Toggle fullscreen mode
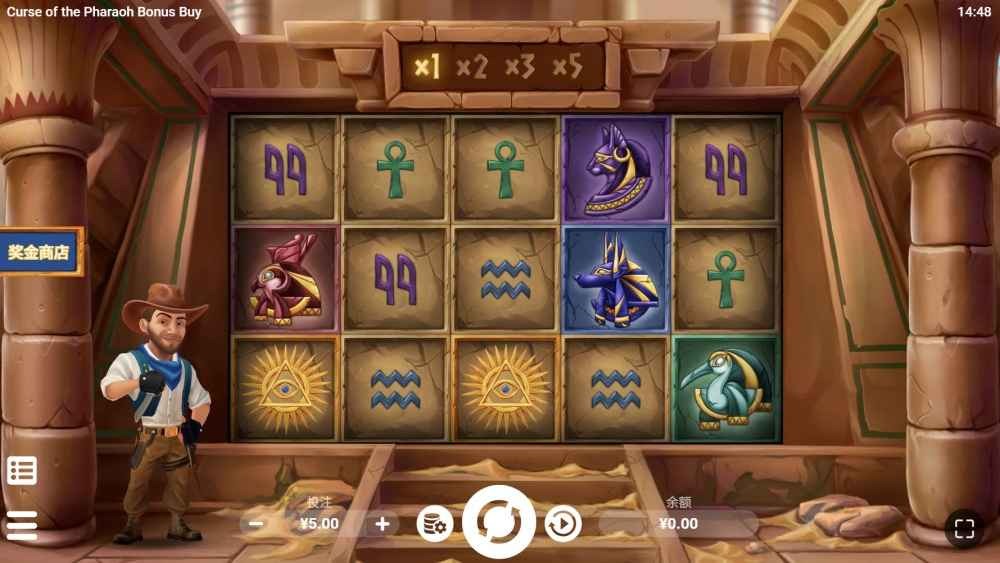 pos(964,529)
